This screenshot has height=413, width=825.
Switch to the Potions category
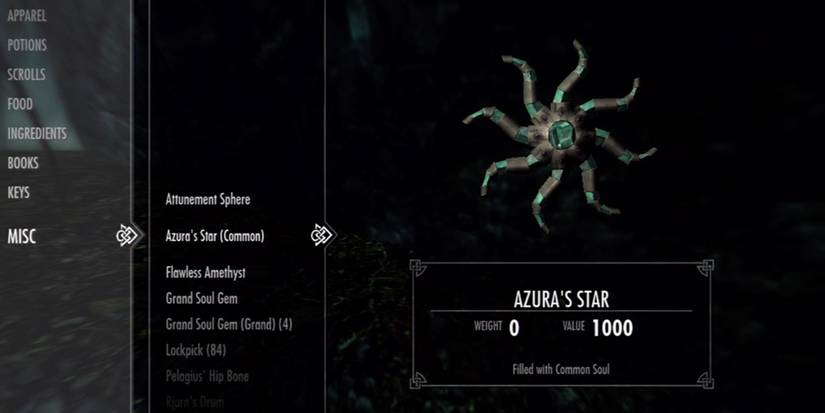pos(27,45)
